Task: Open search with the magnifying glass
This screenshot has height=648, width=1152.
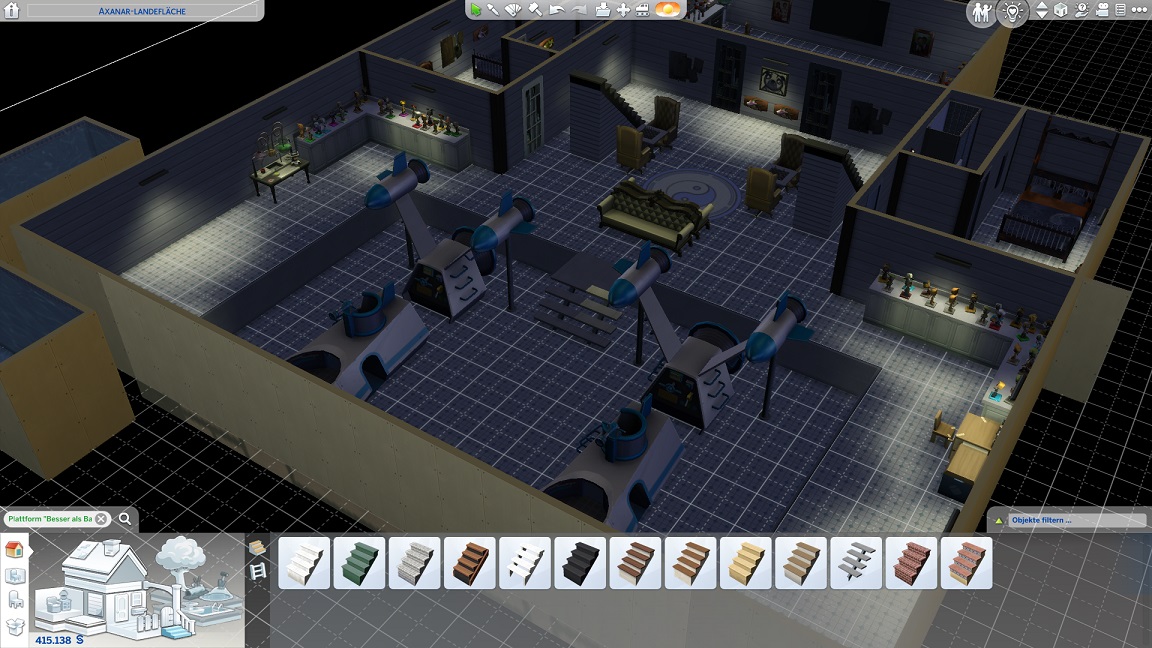Action: coord(125,519)
